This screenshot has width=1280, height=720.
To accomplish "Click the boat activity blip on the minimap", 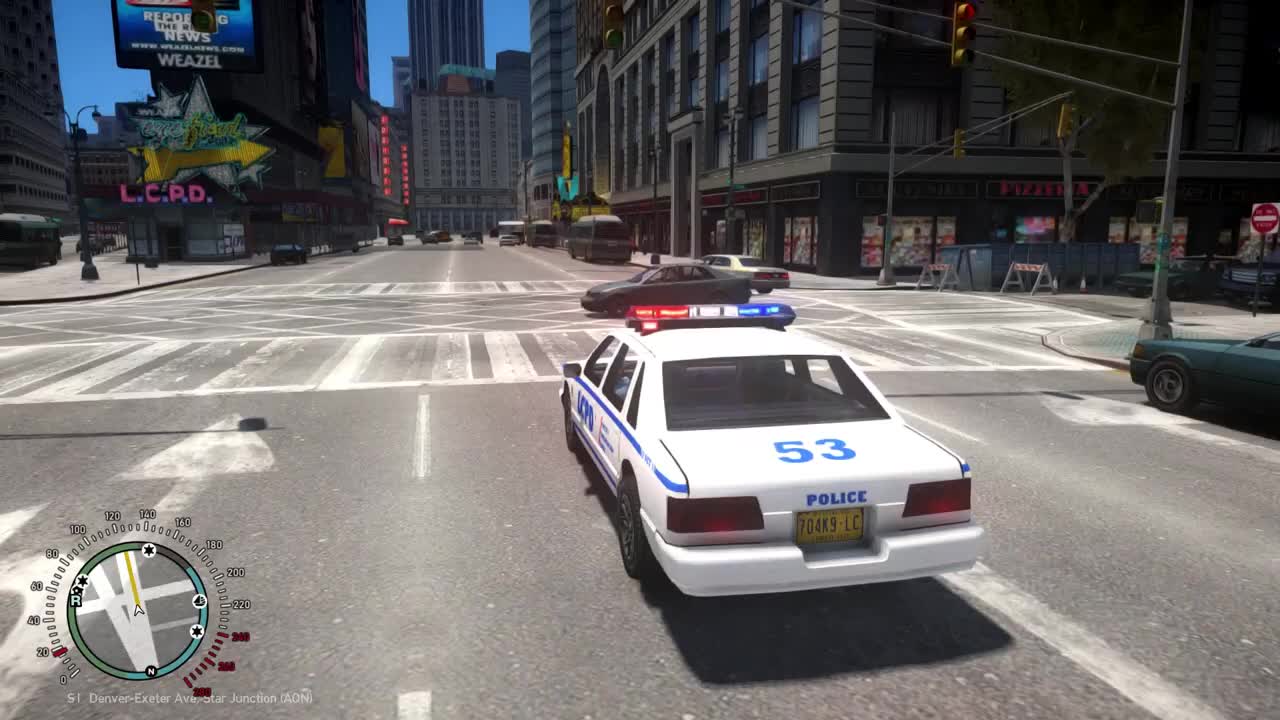I will pos(200,601).
